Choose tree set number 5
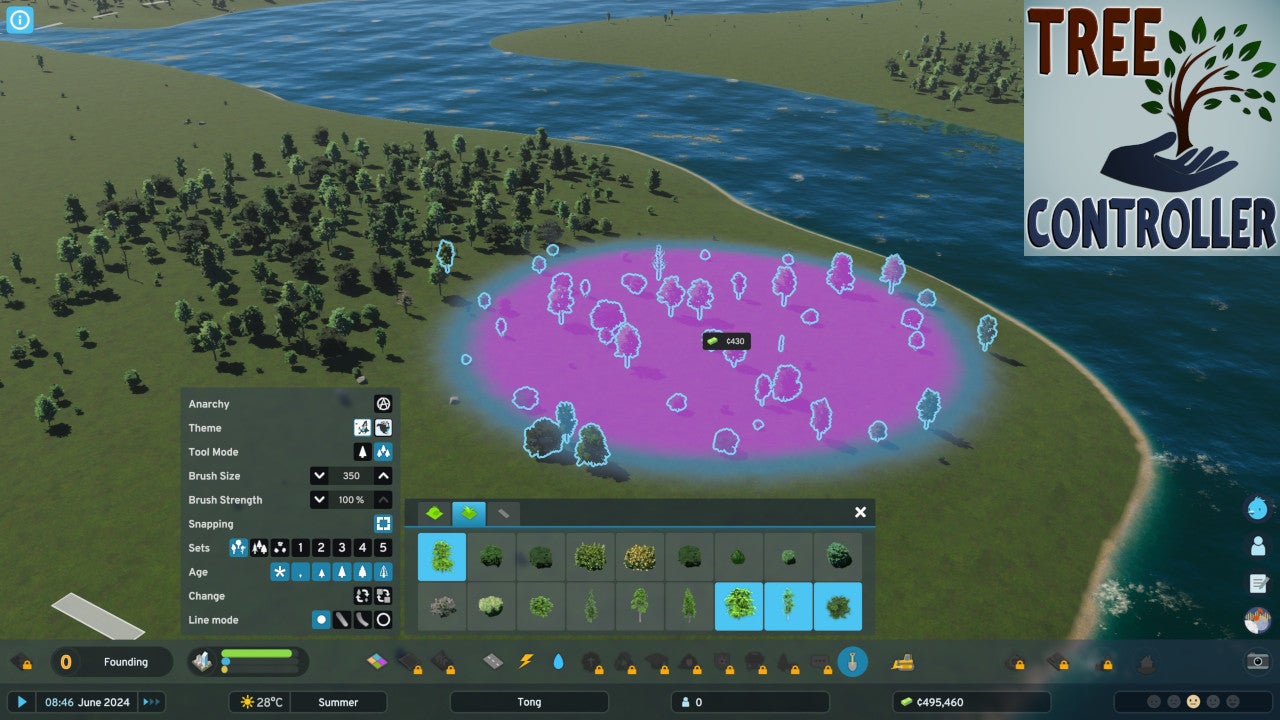1280x720 pixels. [x=383, y=548]
